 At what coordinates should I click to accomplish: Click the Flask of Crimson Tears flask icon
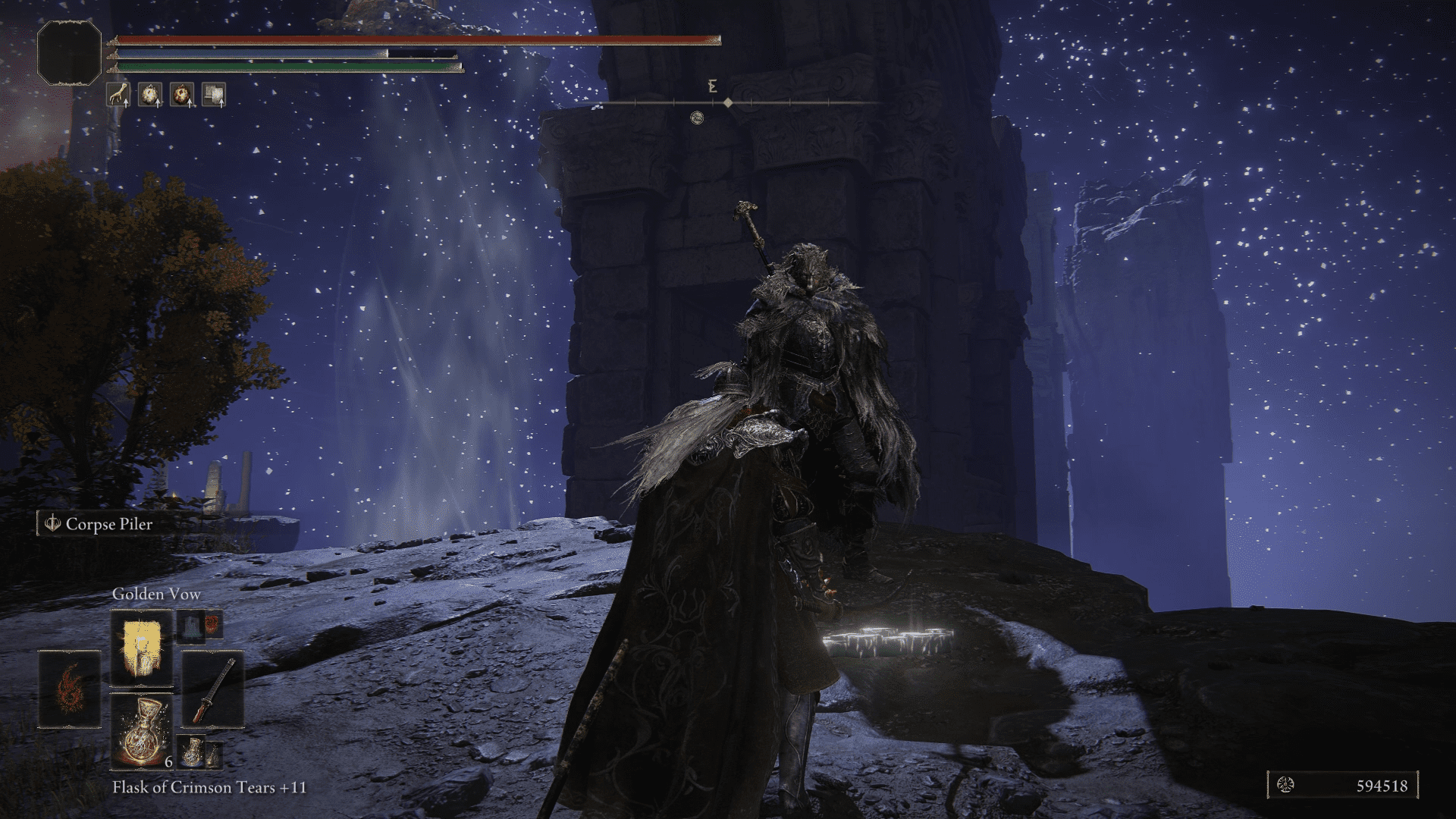tap(142, 733)
